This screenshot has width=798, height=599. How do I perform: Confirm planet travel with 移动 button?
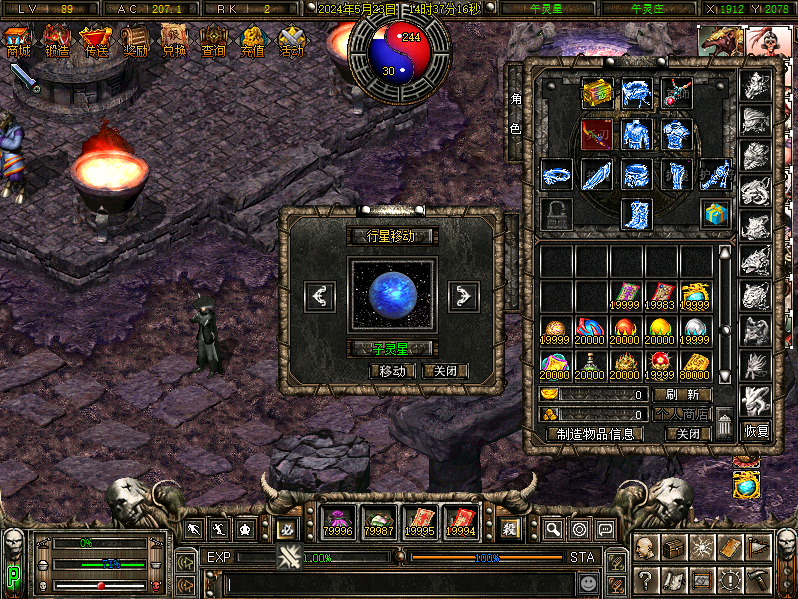point(393,371)
